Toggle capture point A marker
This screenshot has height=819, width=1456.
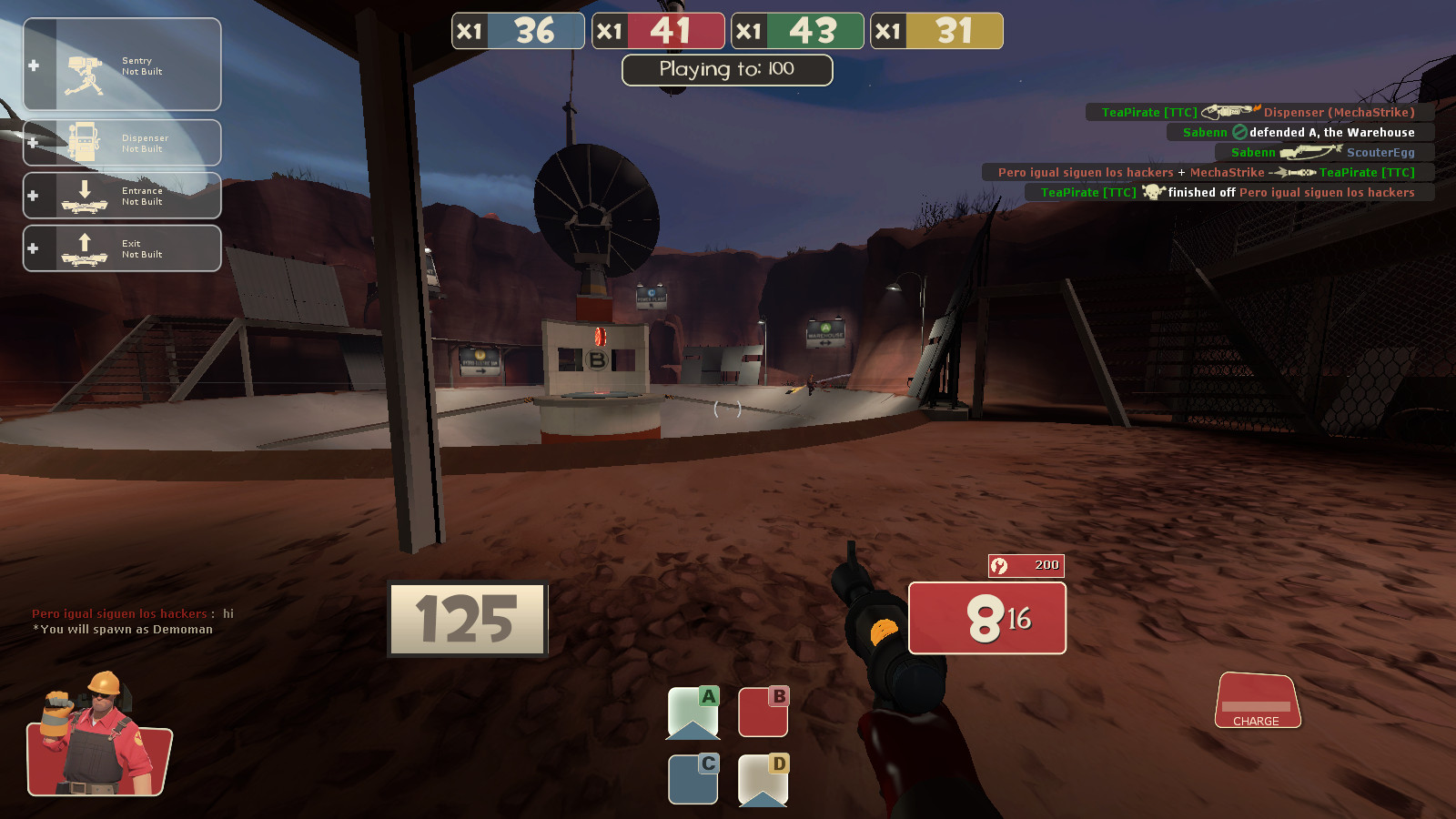[x=693, y=712]
